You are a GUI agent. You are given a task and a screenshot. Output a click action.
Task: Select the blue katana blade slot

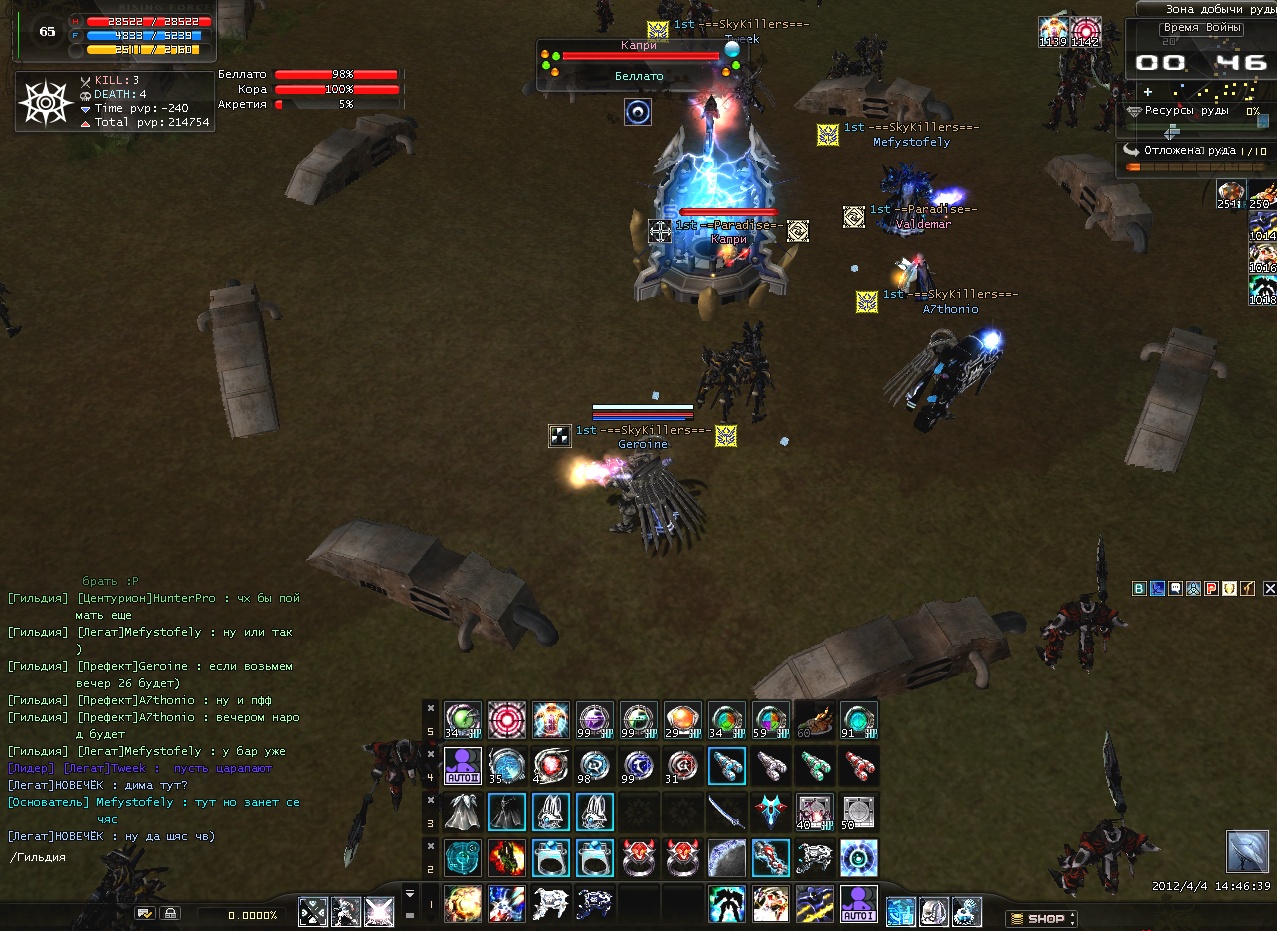[x=727, y=812]
